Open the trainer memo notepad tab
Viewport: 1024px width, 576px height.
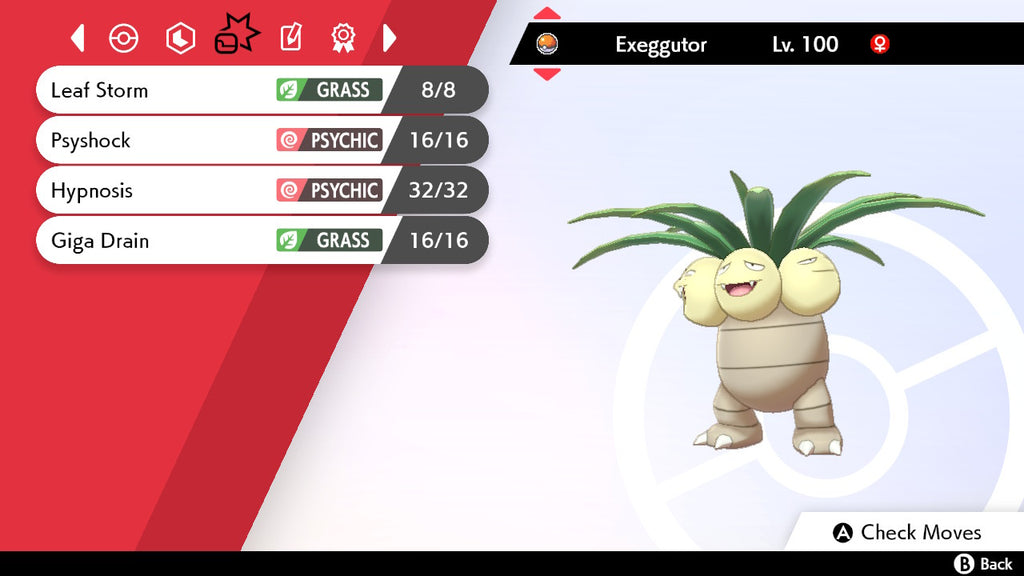point(290,38)
